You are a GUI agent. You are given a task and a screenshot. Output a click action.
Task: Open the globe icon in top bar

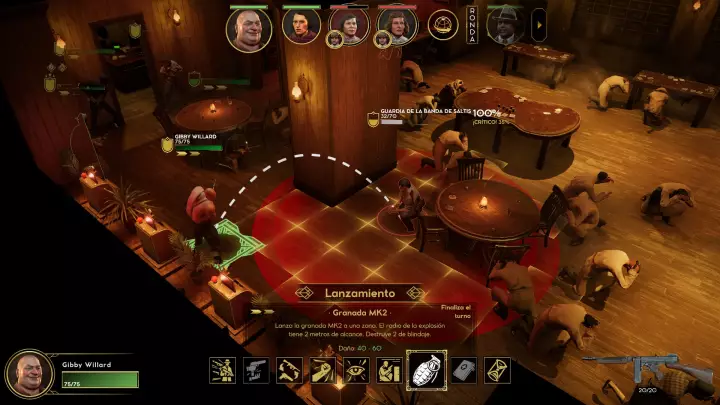443,25
